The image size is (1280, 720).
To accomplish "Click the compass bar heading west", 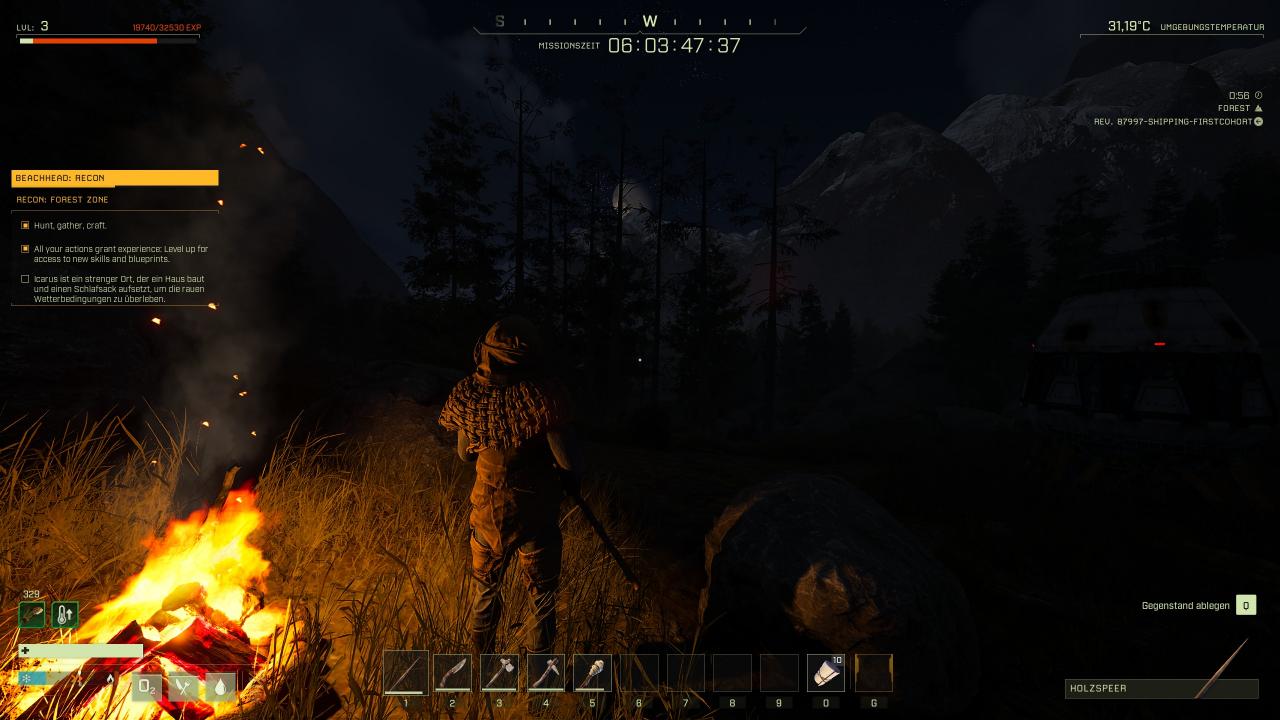I will [650, 21].
